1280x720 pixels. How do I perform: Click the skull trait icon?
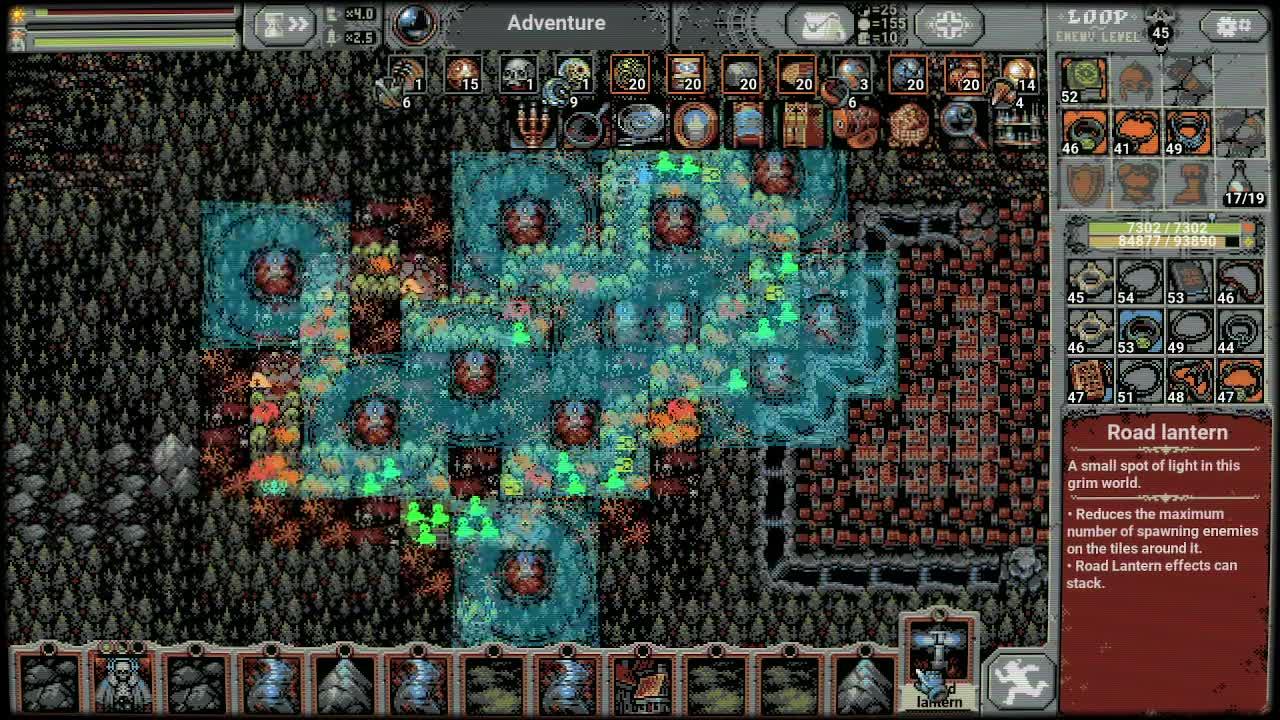tap(517, 74)
